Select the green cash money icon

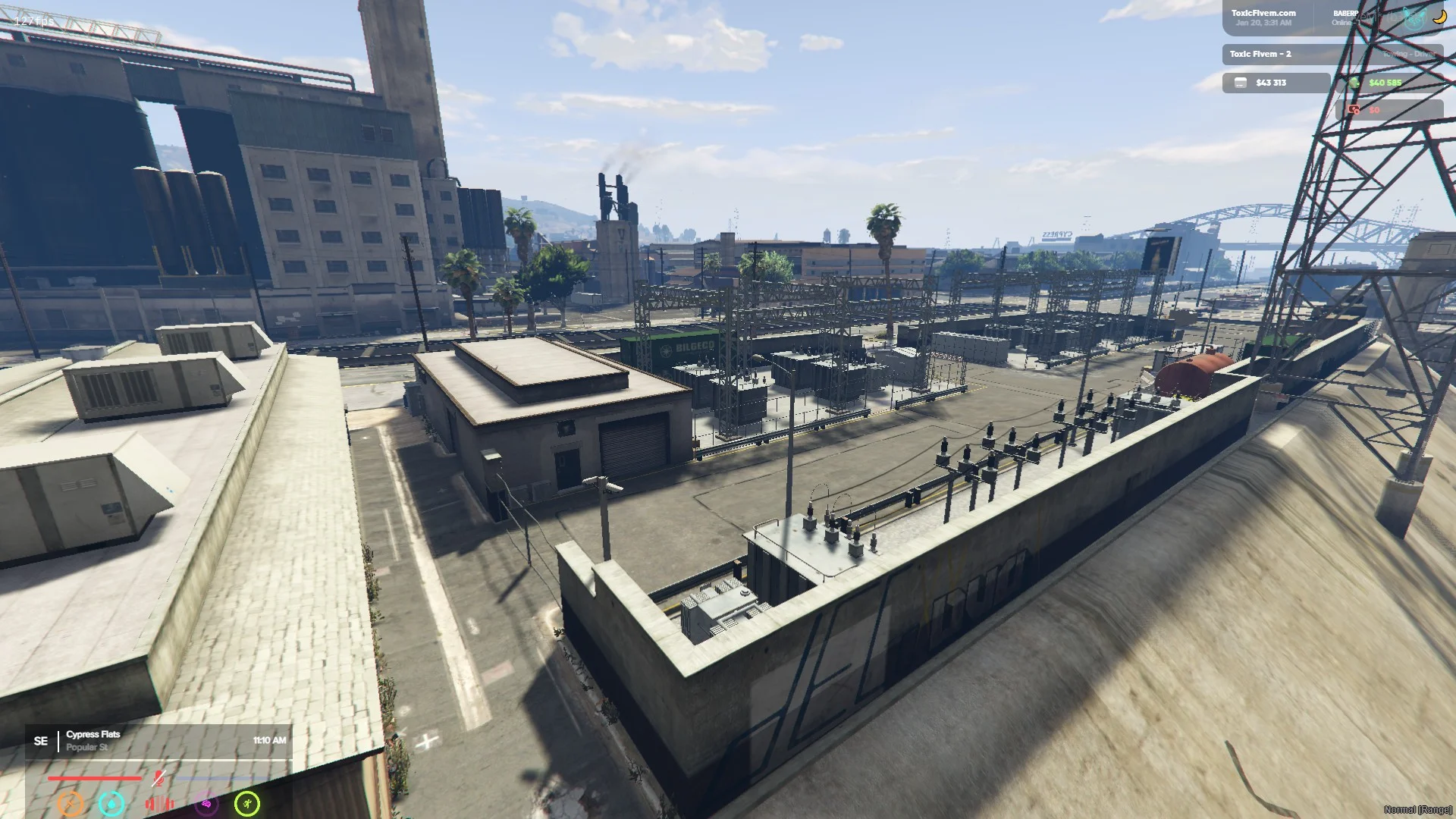(1356, 83)
